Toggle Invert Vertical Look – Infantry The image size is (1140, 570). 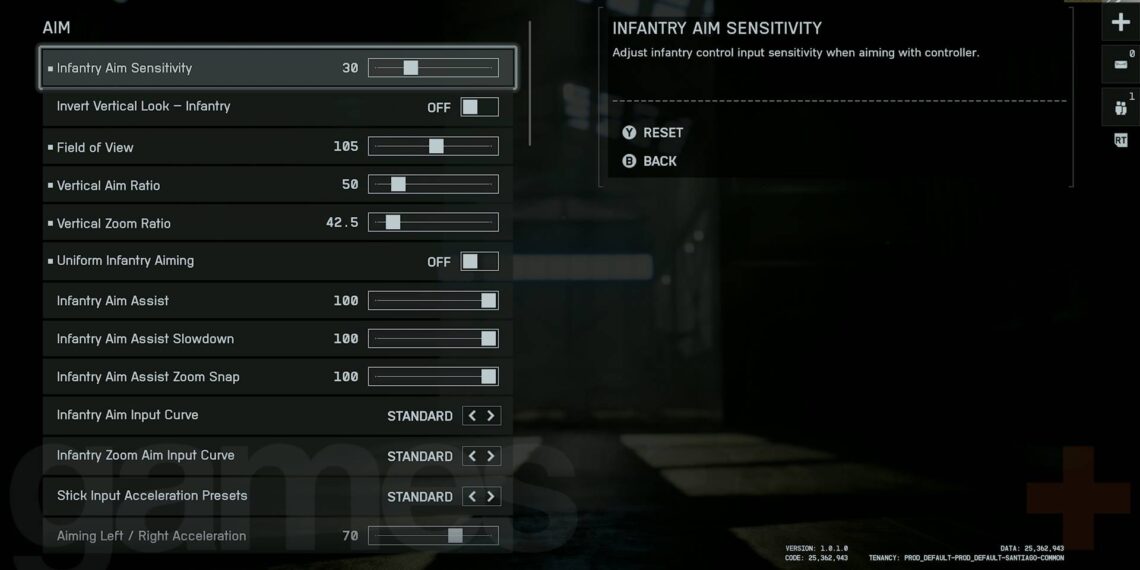tap(479, 107)
